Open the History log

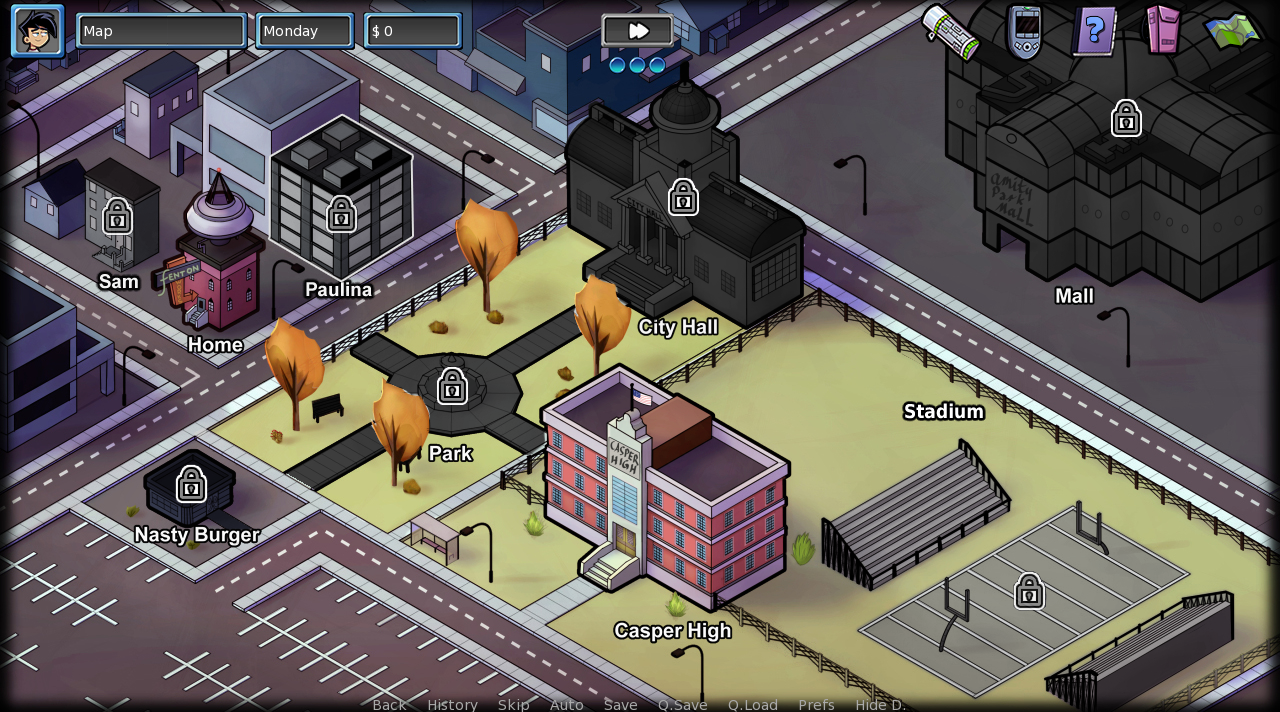click(452, 704)
